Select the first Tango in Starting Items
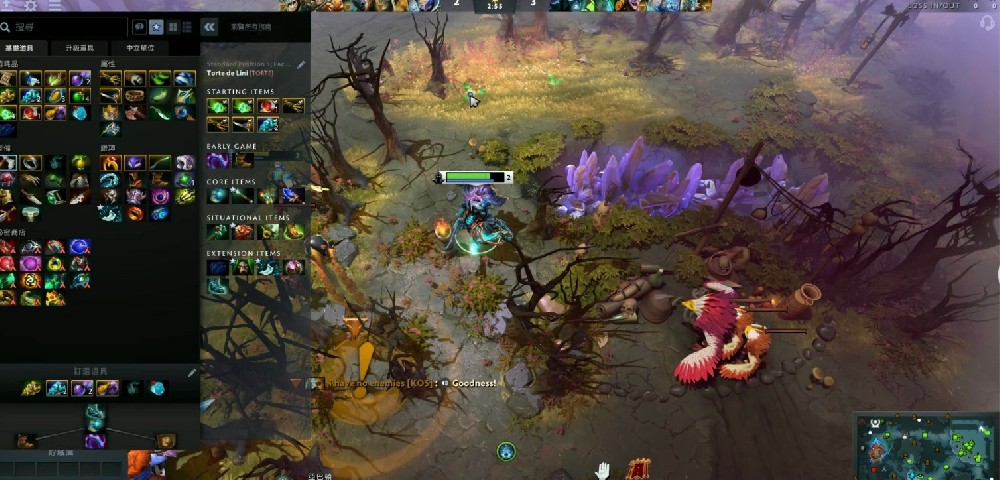The height and width of the screenshot is (480, 1000). tap(217, 106)
